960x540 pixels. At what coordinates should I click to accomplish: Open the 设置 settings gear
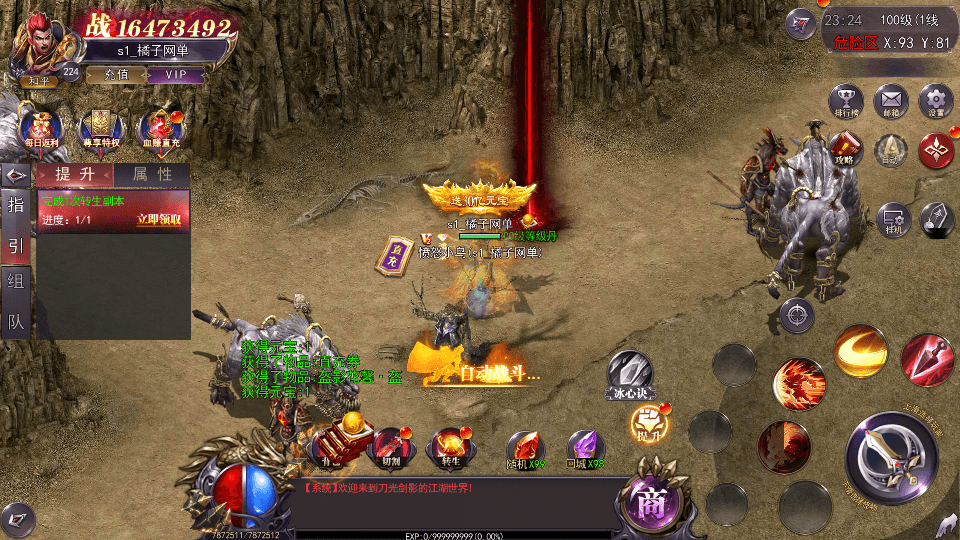click(936, 101)
